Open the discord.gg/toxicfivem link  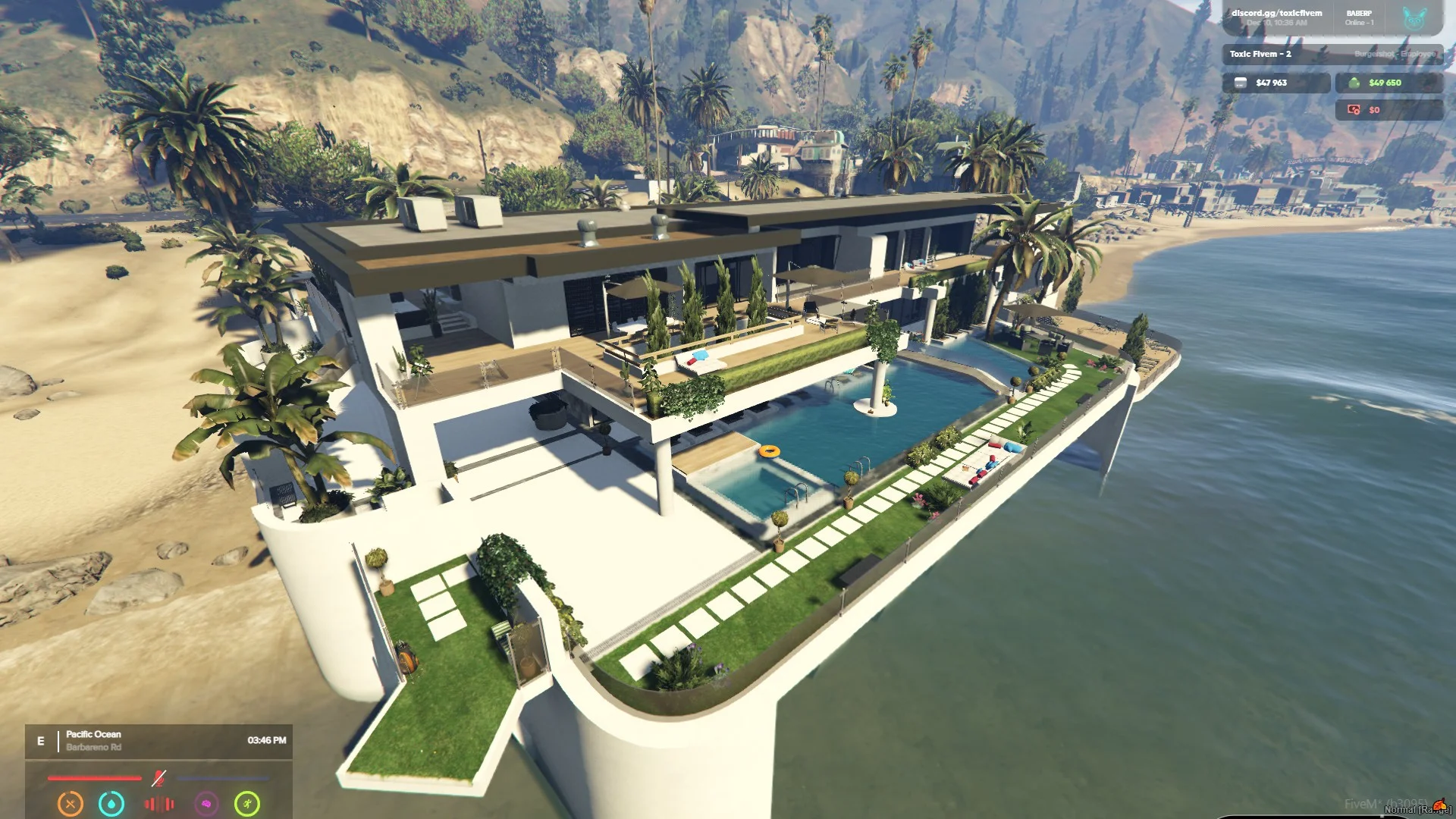click(x=1276, y=13)
